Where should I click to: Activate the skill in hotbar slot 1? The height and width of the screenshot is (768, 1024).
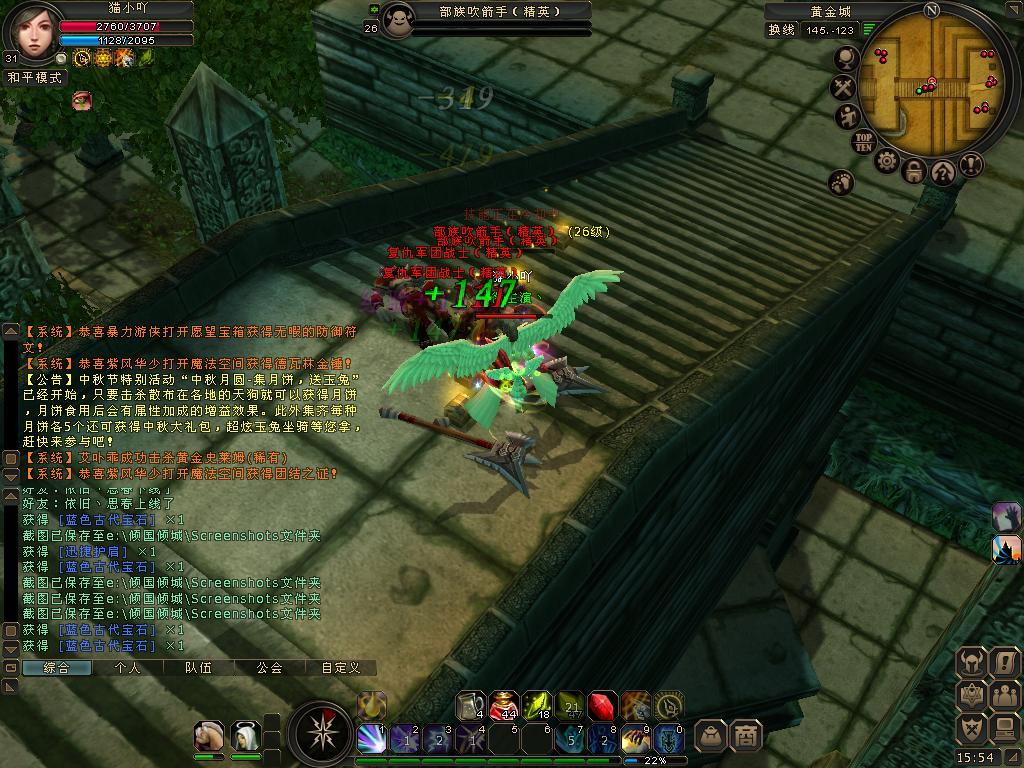(372, 739)
